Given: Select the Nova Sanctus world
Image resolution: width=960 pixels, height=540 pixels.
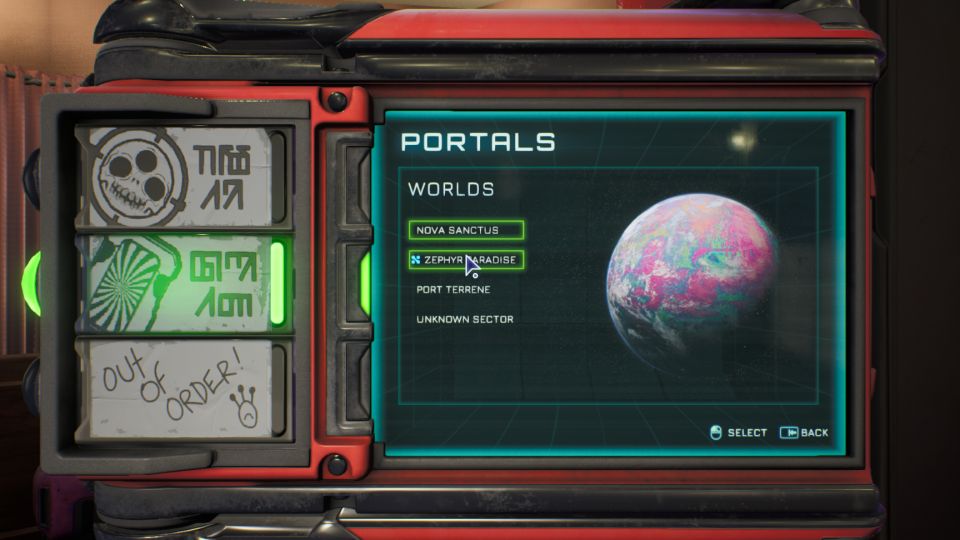Looking at the screenshot, I should (x=466, y=230).
